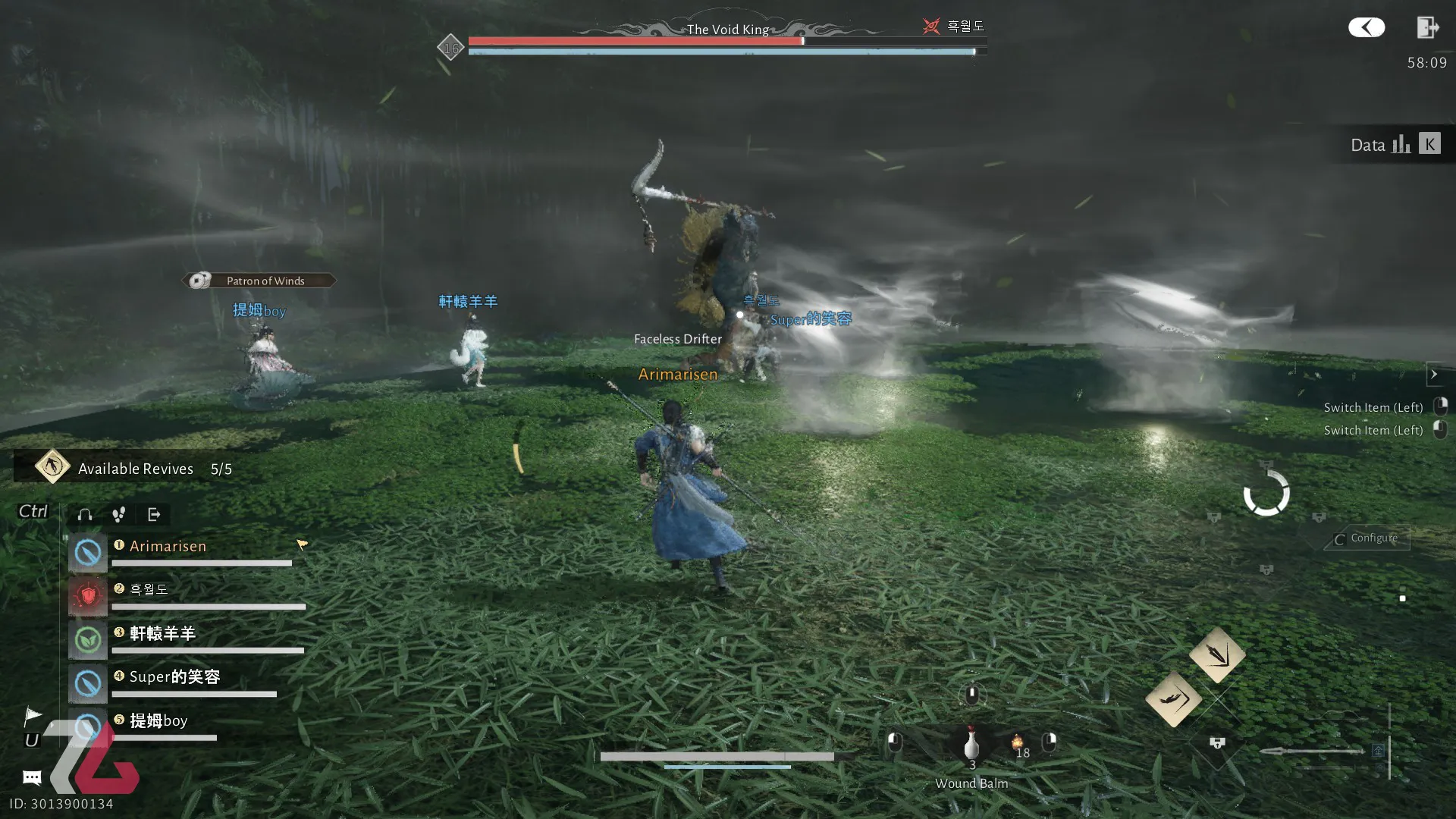
Task: Click the exit door icon
Action: [x=1427, y=28]
